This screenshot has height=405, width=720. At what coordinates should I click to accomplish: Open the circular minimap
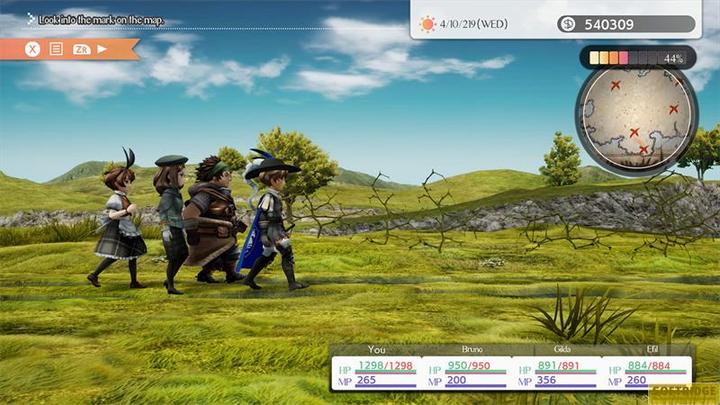click(635, 116)
